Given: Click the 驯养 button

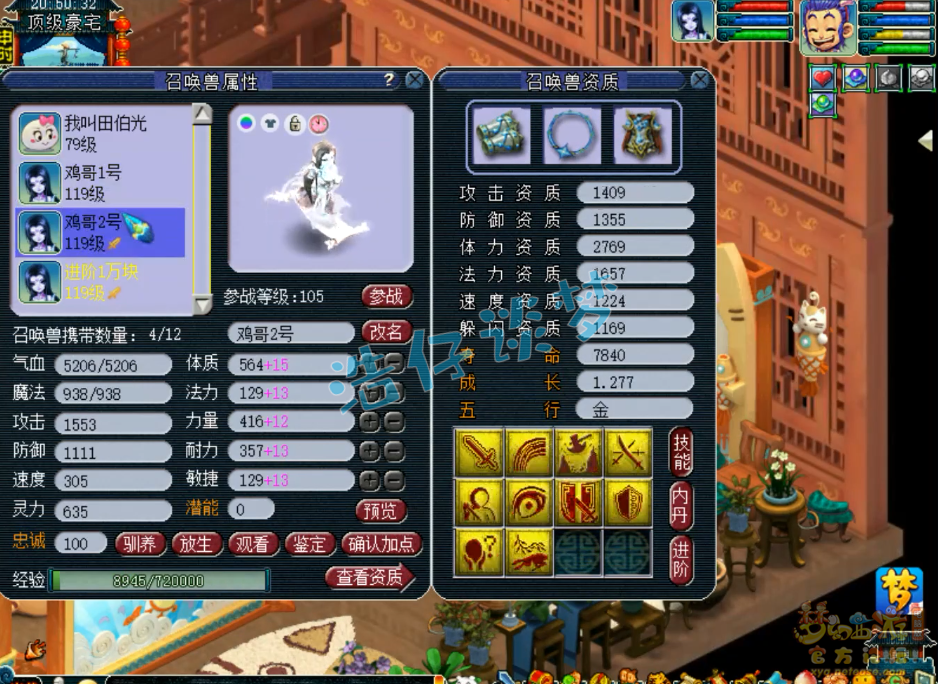Looking at the screenshot, I should [139, 544].
